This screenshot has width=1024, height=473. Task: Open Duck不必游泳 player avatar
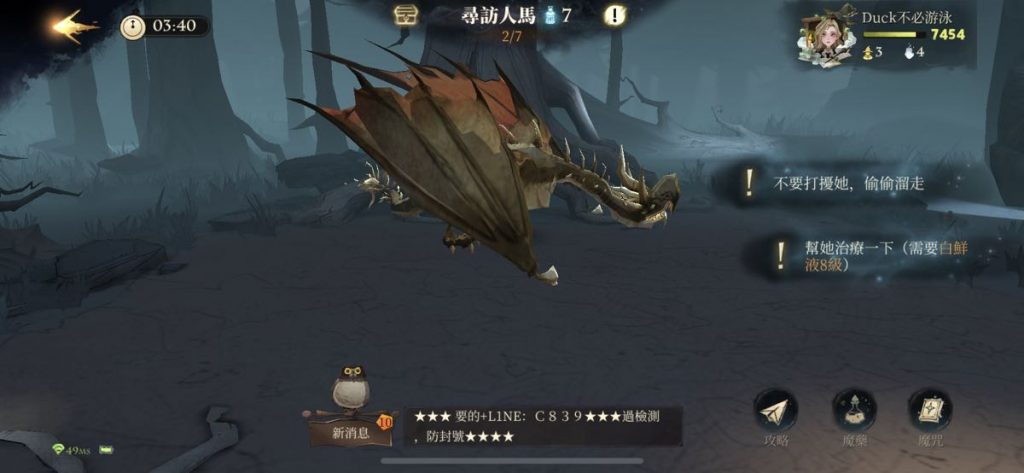pyautogui.click(x=825, y=36)
